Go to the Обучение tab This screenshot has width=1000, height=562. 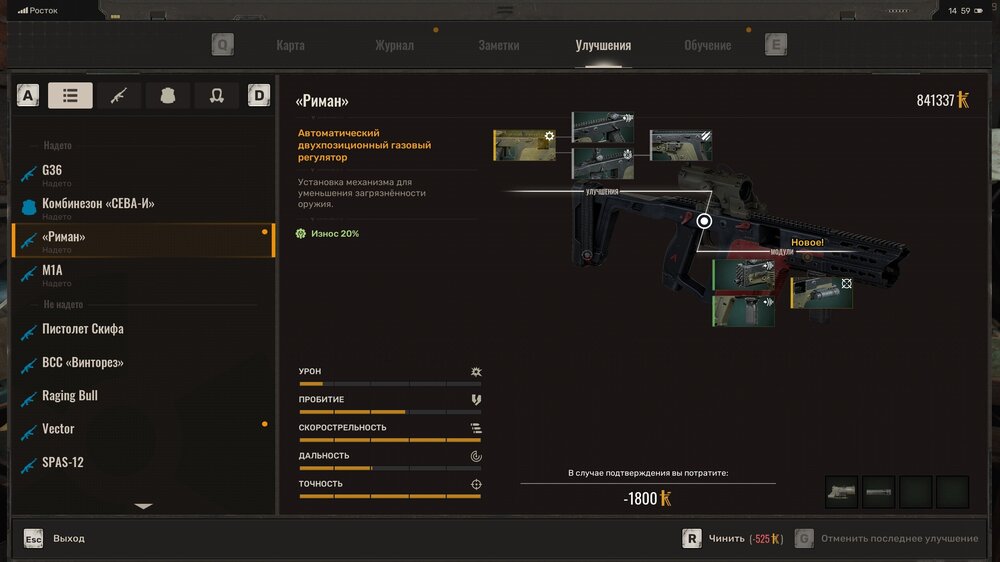707,45
